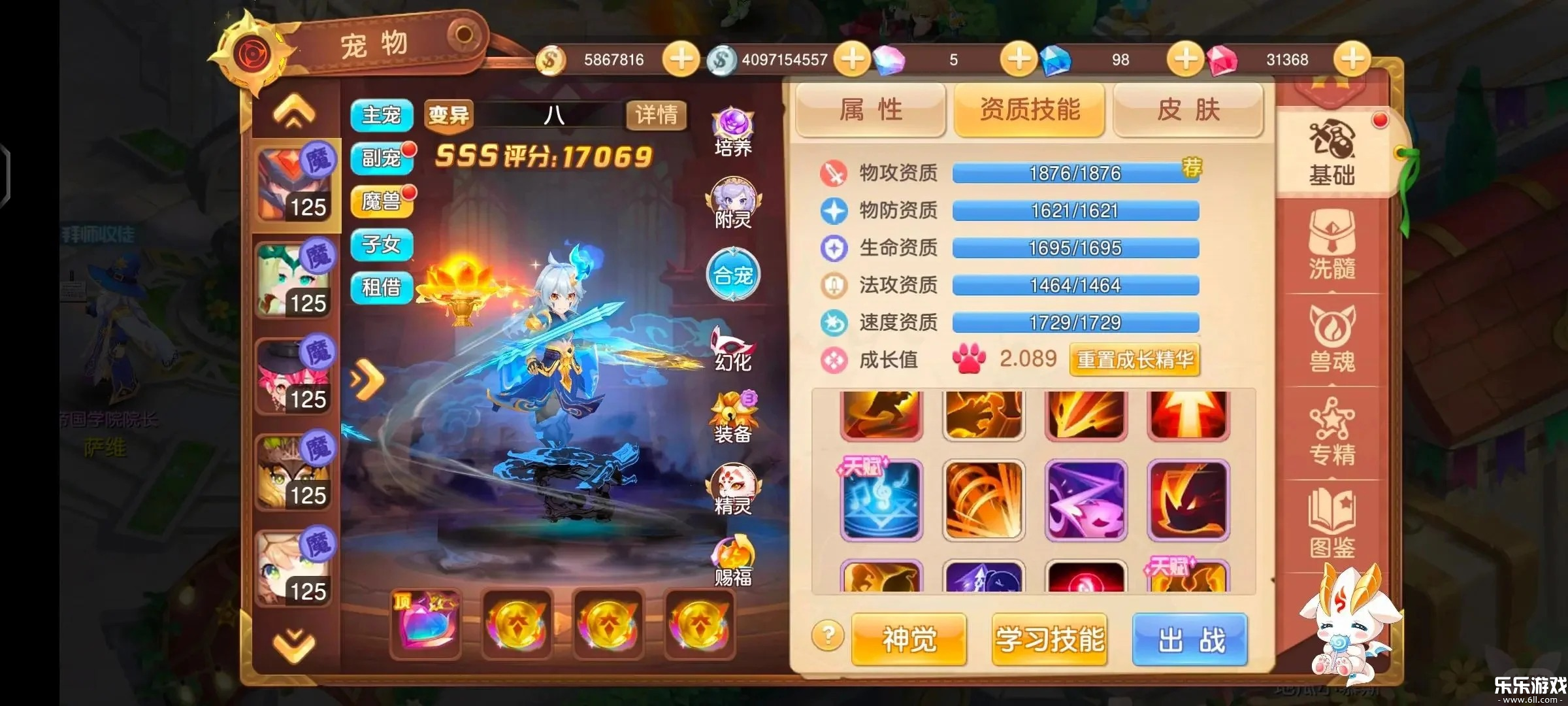Image resolution: width=1568 pixels, height=706 pixels.
Task: Open the 属性 attributes tab
Action: (872, 110)
